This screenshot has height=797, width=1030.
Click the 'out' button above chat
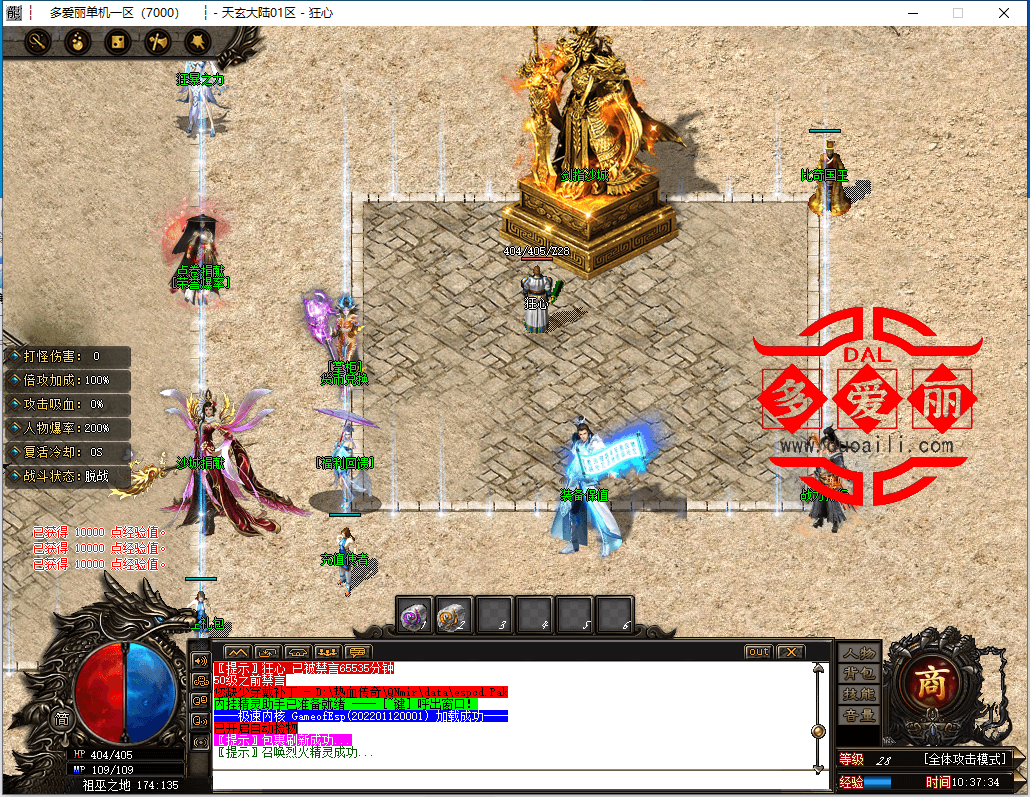click(x=759, y=652)
